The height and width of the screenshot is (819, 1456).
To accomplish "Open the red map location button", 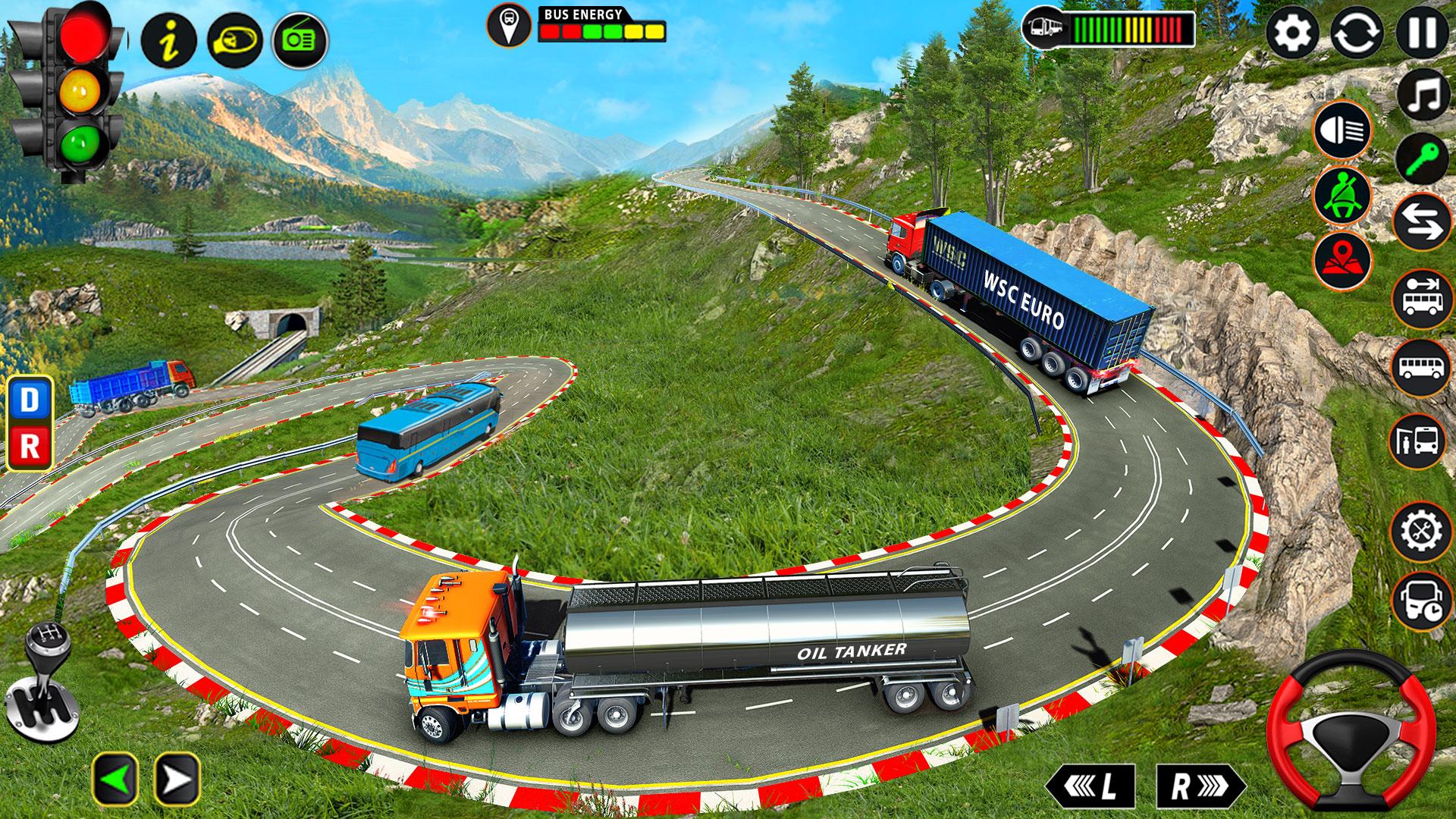I will 1343,260.
